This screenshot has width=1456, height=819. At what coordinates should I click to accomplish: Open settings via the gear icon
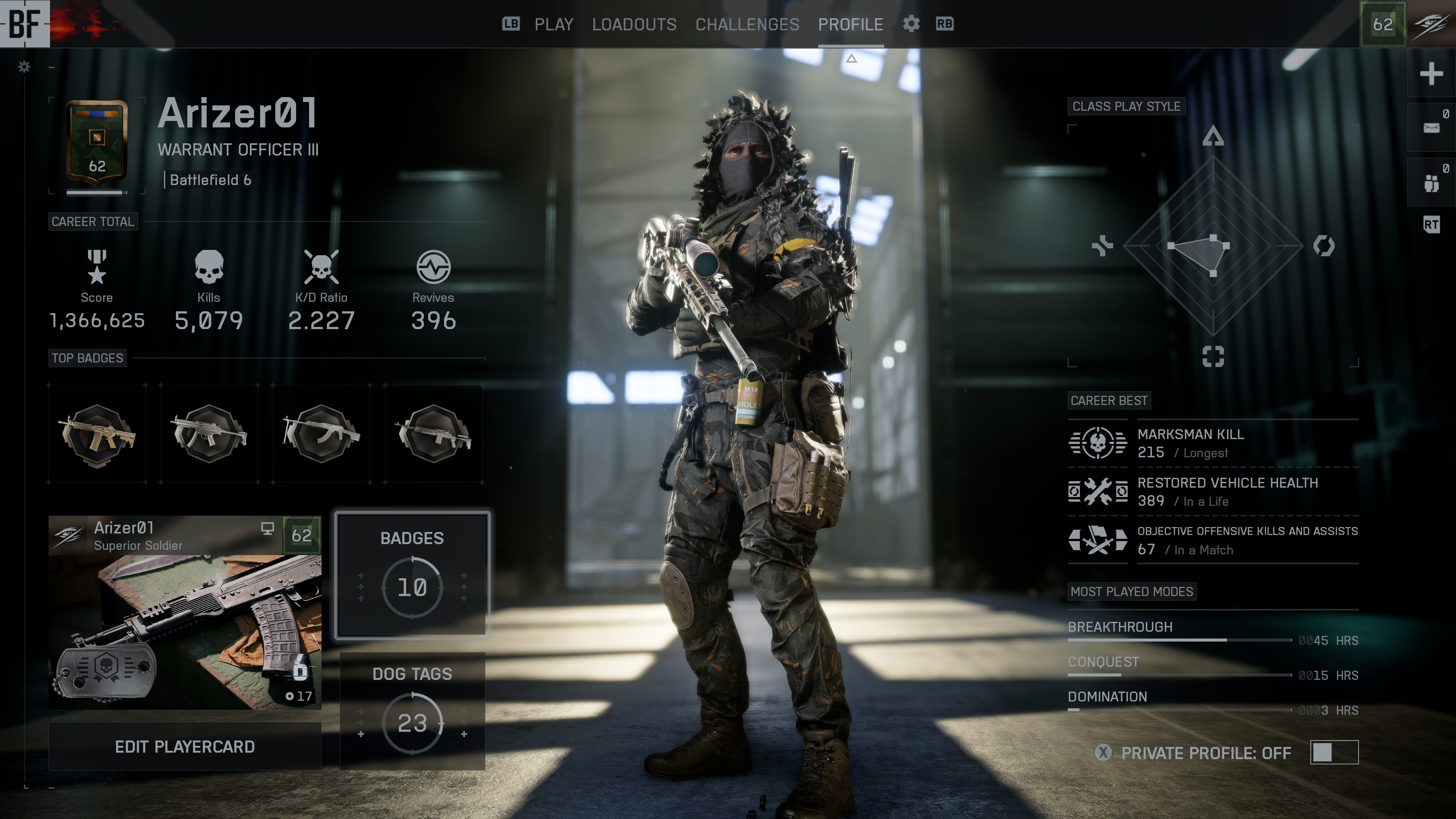pos(911,24)
